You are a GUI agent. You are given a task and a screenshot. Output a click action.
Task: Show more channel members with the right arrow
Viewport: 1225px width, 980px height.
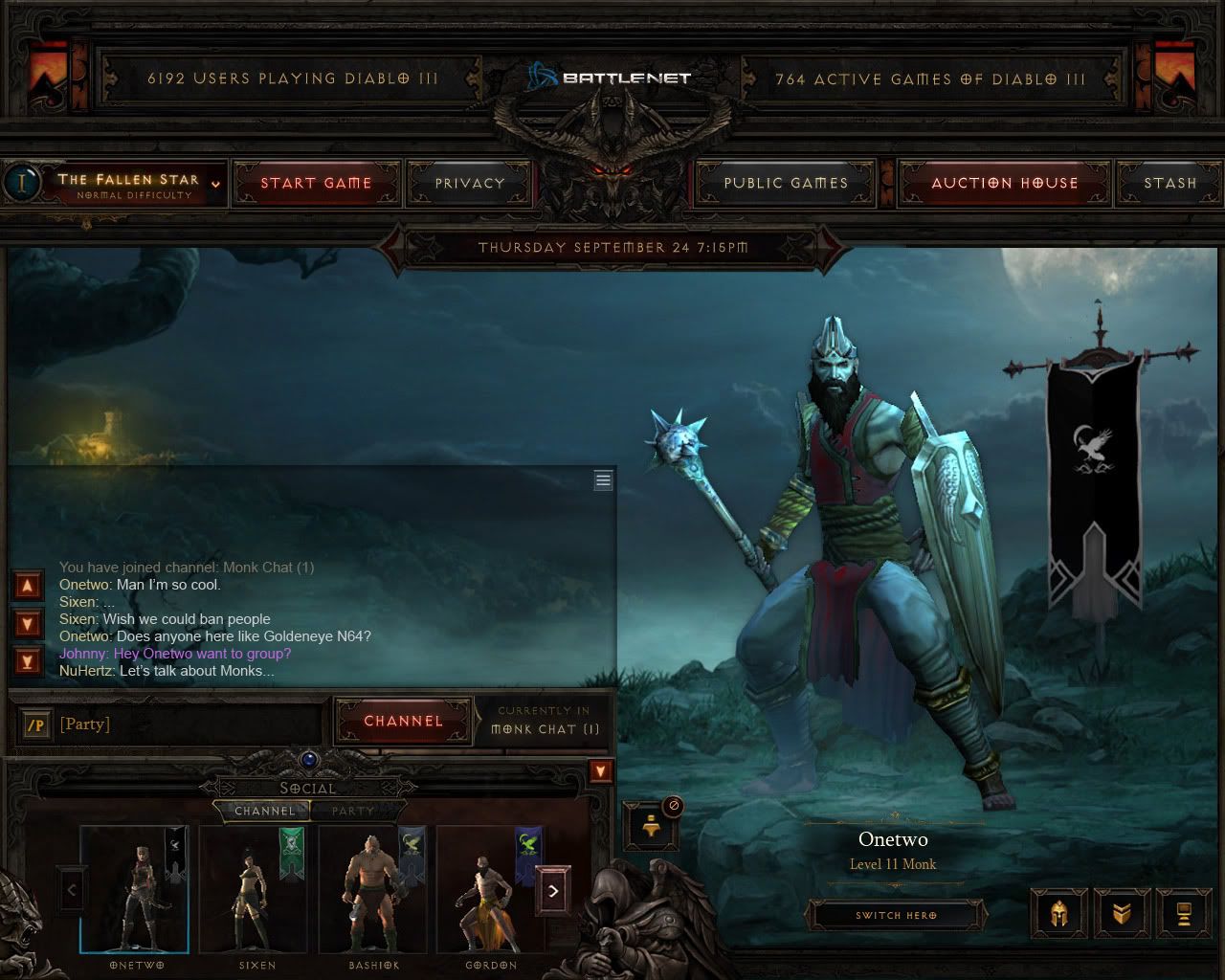pyautogui.click(x=553, y=889)
